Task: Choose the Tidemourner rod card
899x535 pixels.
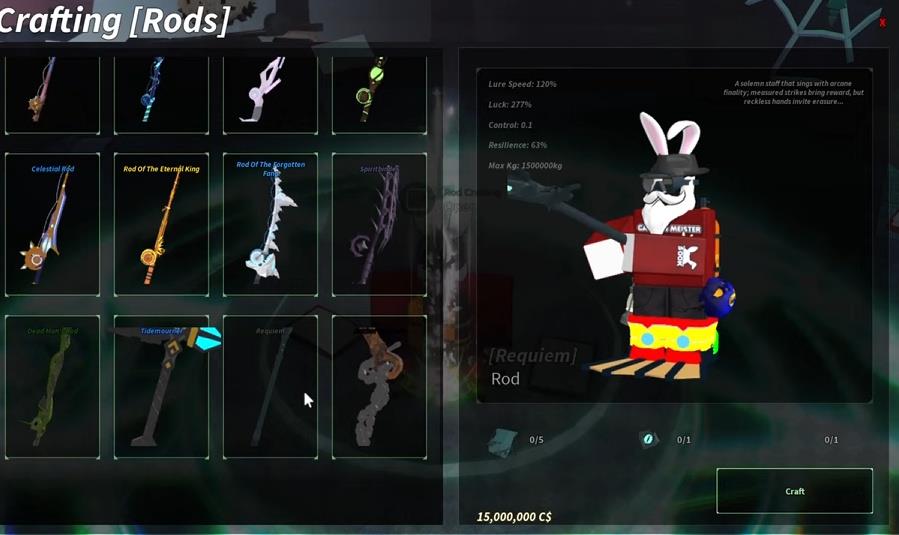Action: (x=161, y=388)
